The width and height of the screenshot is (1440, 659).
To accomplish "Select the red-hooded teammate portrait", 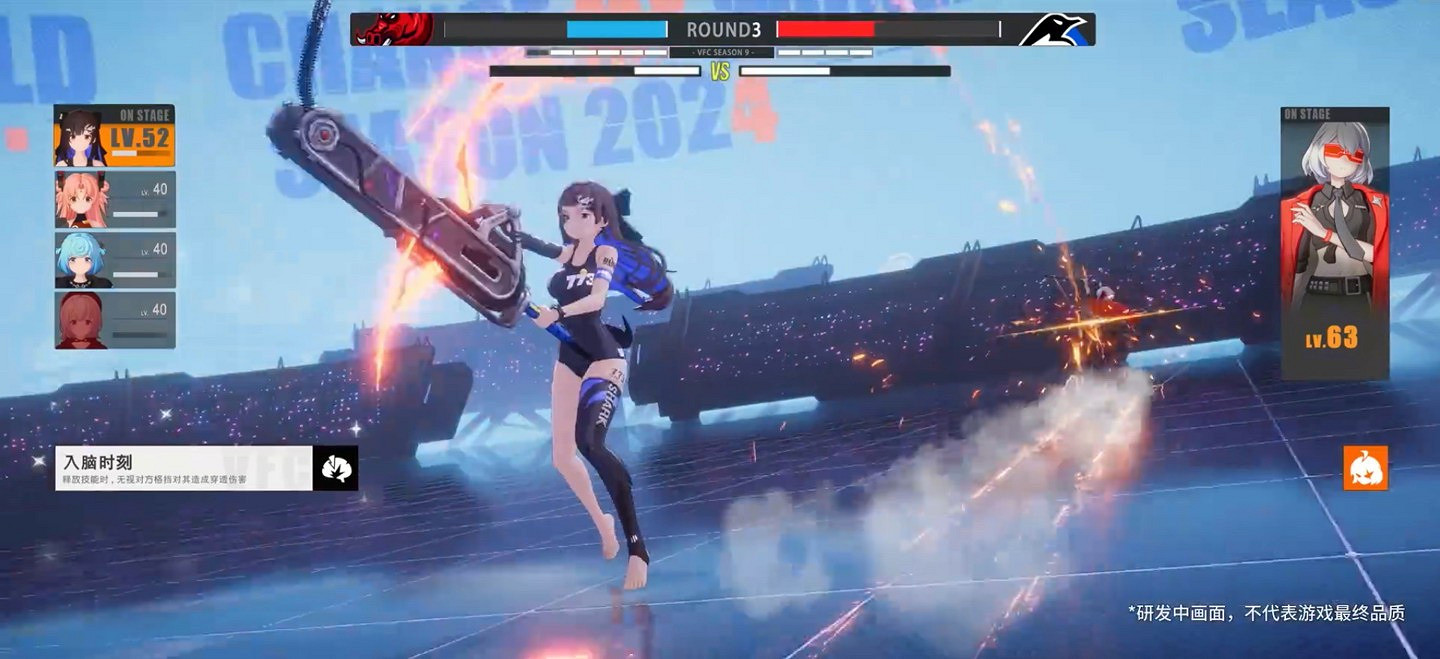I will pyautogui.click(x=114, y=320).
